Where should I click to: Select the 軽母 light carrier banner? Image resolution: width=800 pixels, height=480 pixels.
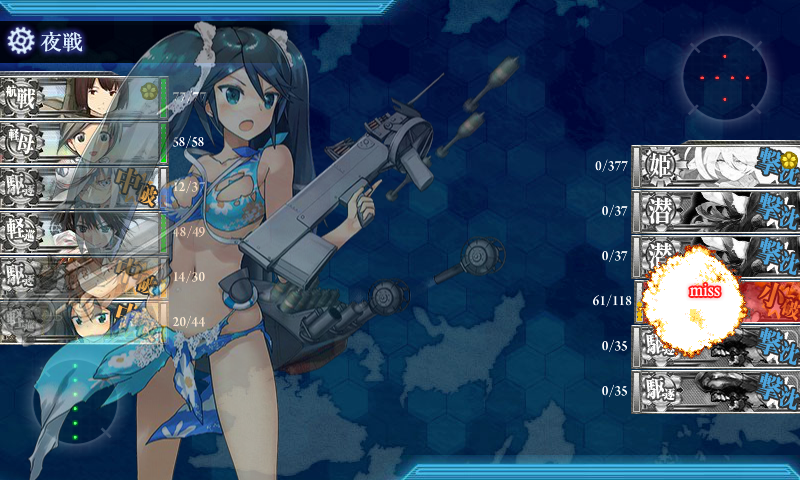point(84,143)
